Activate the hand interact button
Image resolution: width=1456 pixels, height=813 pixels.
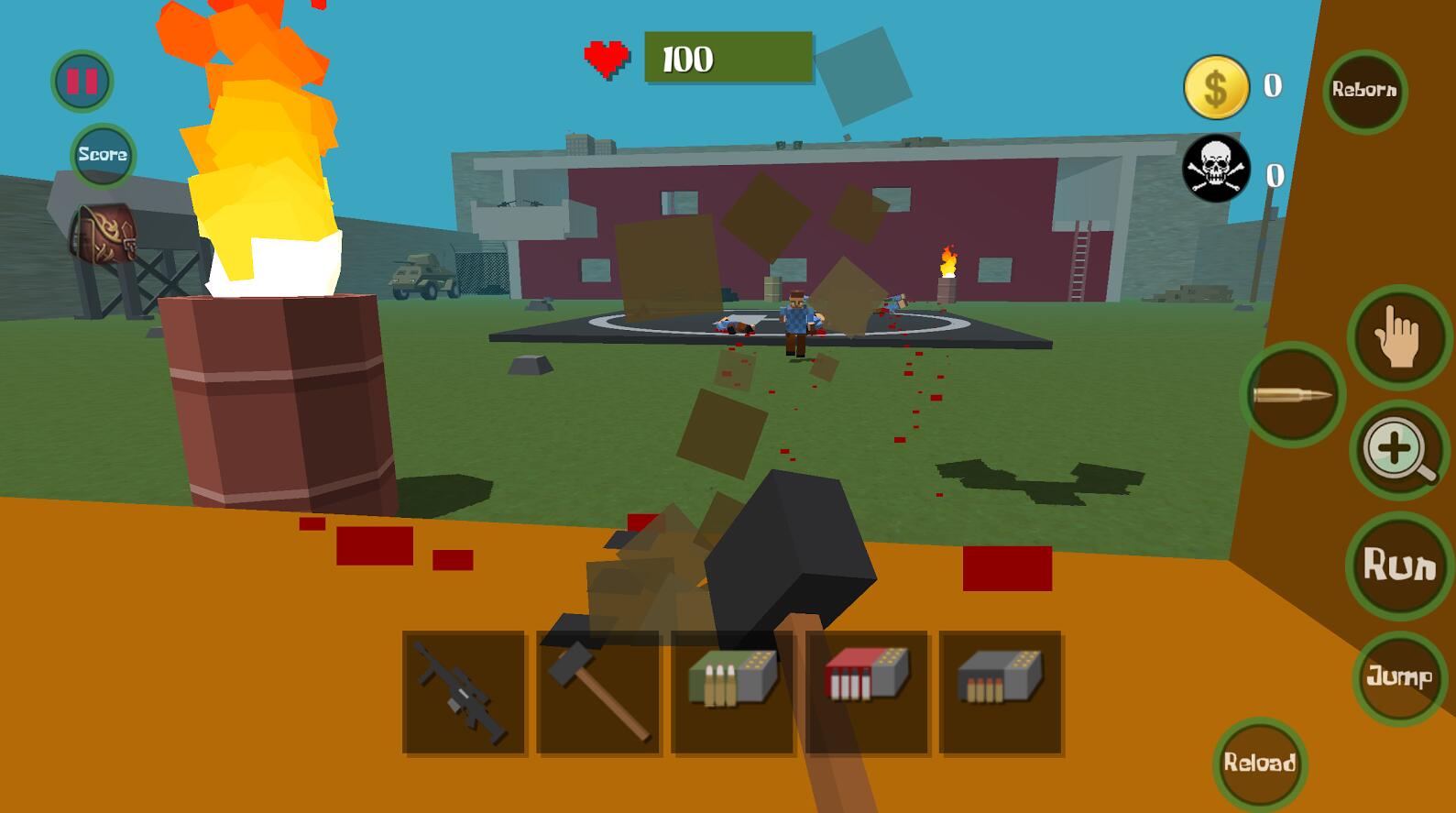coord(1398,337)
